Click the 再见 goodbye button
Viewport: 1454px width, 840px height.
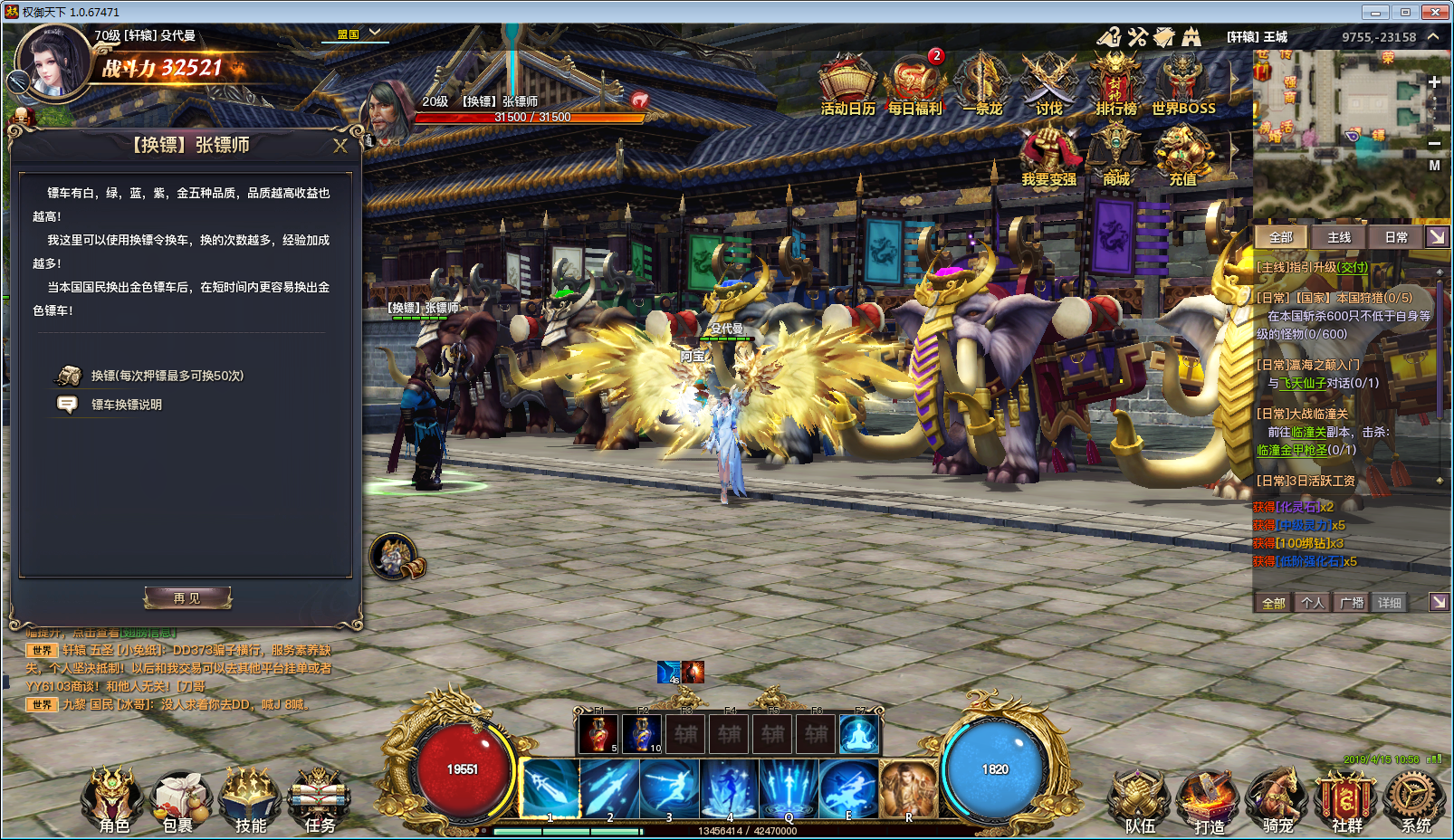click(x=187, y=598)
